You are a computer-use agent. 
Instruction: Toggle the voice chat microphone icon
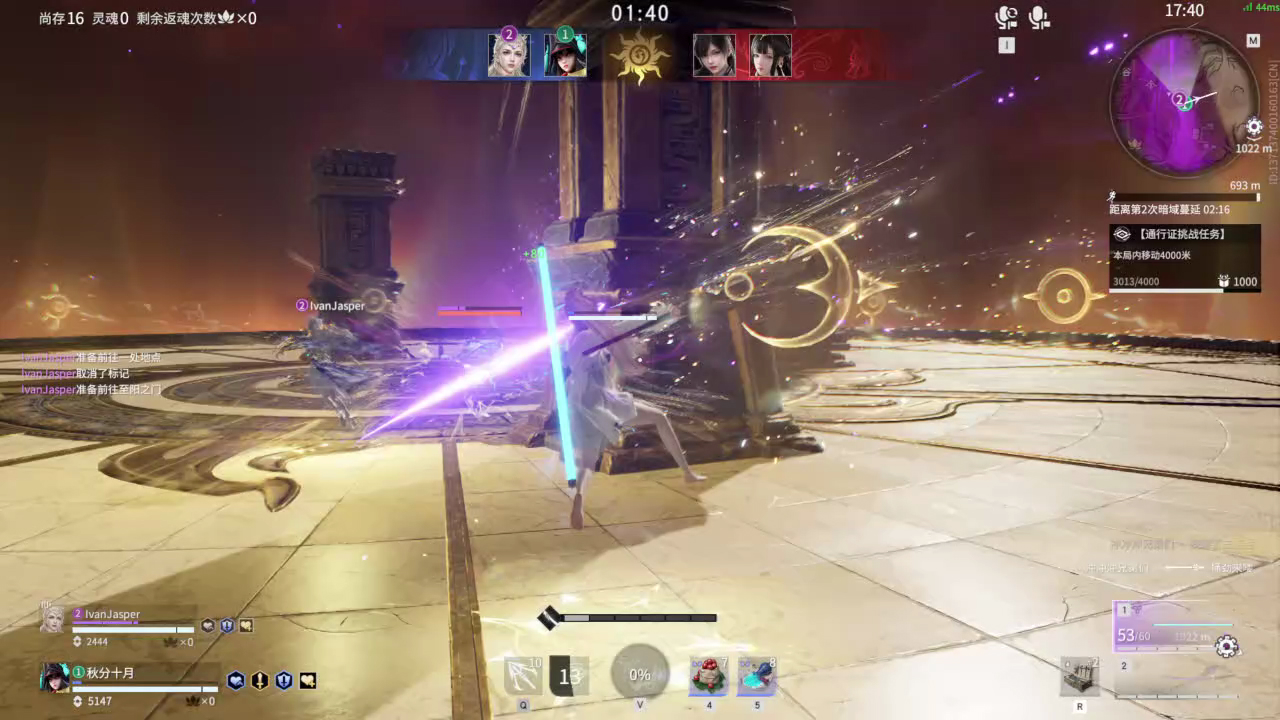(x=1039, y=17)
